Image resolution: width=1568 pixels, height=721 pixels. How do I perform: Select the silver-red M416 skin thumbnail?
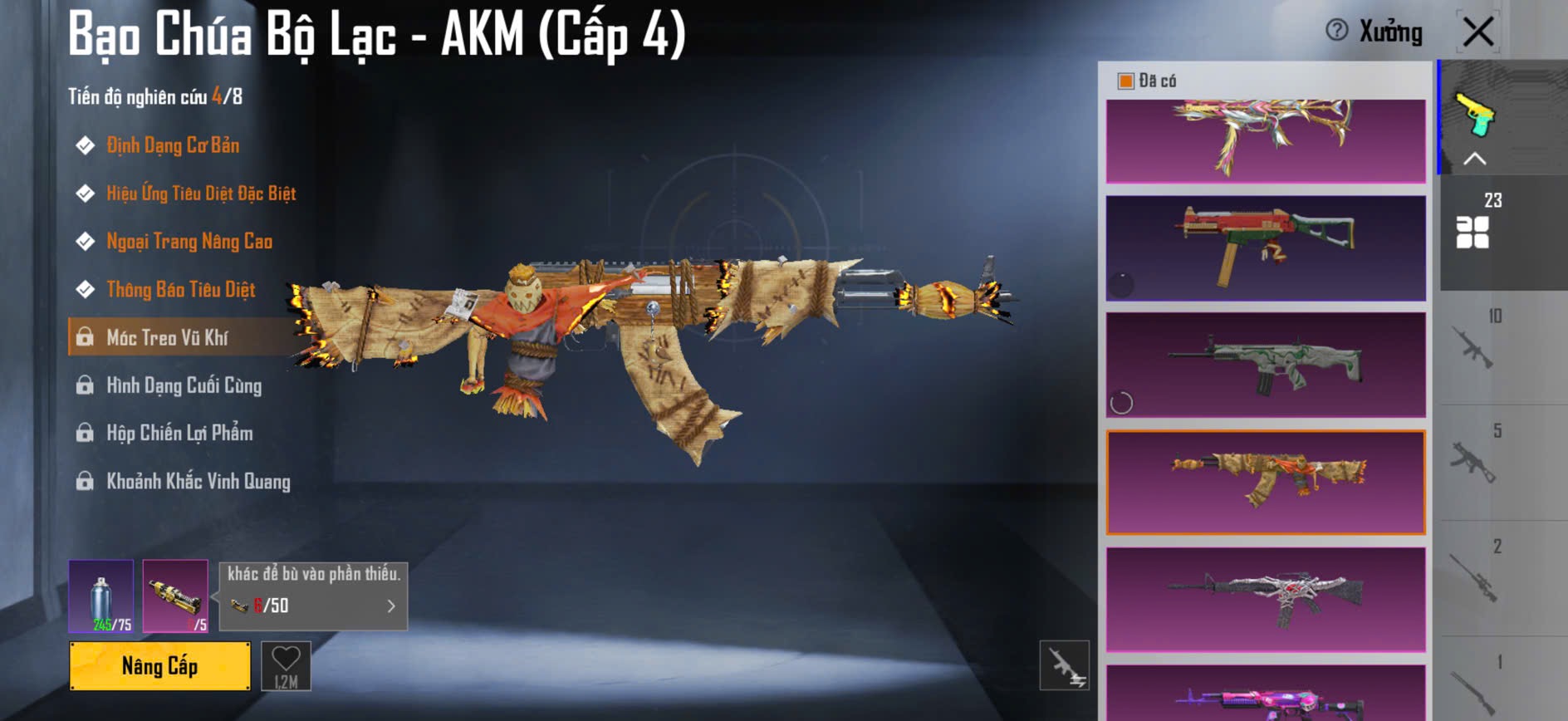(x=1266, y=599)
